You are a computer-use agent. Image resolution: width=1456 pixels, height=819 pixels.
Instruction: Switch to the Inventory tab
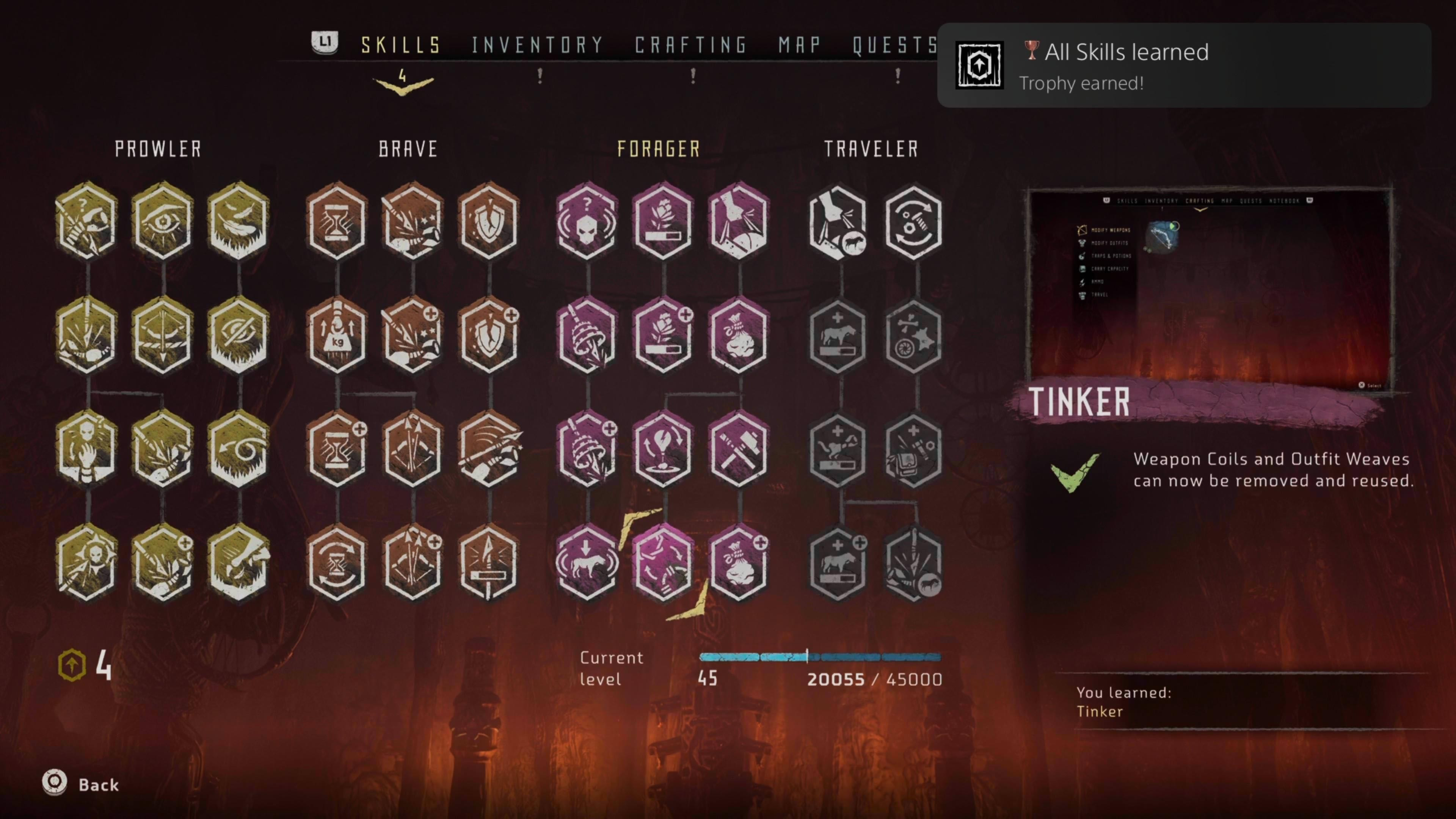tap(538, 45)
